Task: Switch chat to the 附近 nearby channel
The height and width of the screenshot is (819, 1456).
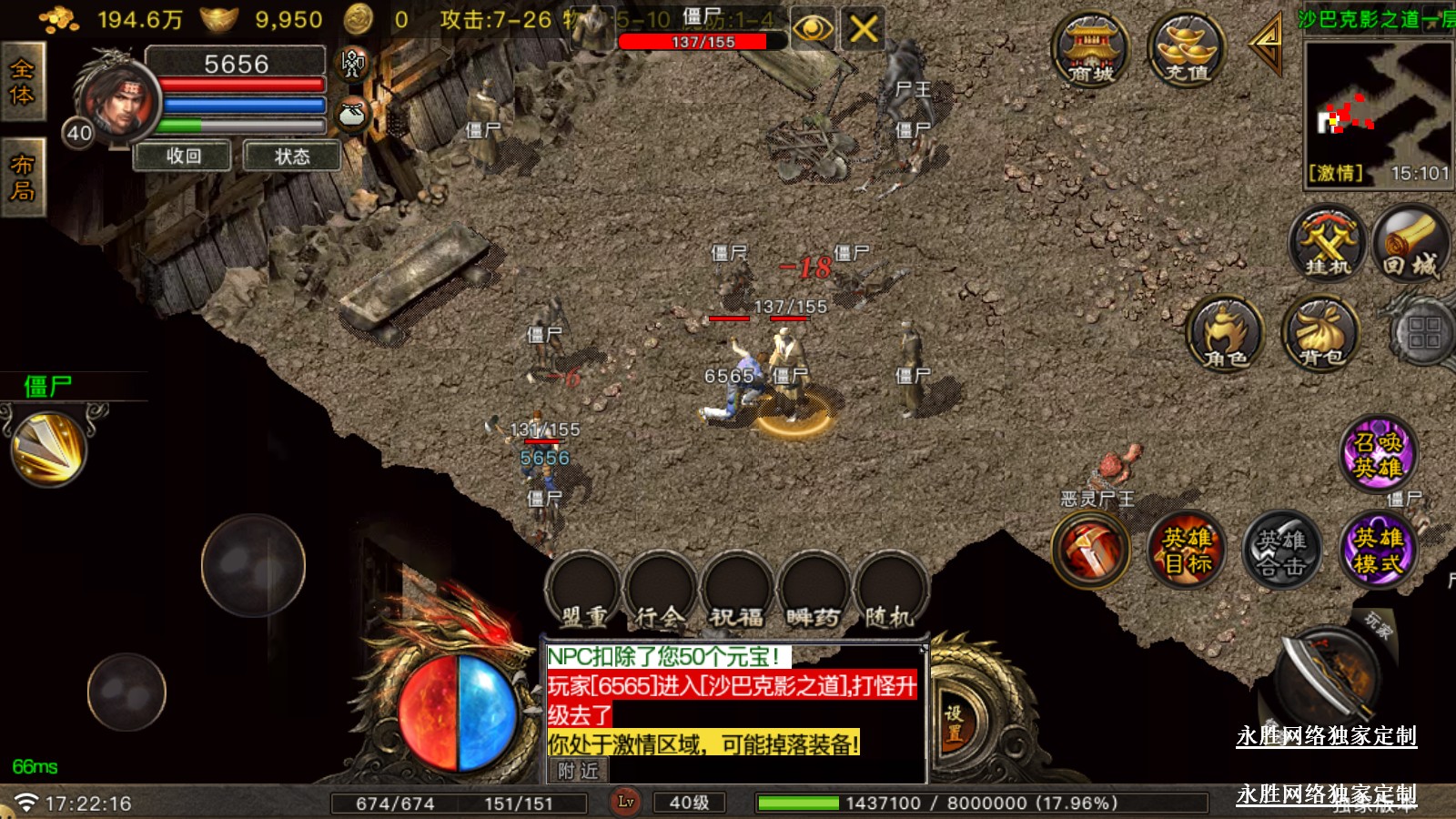Action: (579, 771)
